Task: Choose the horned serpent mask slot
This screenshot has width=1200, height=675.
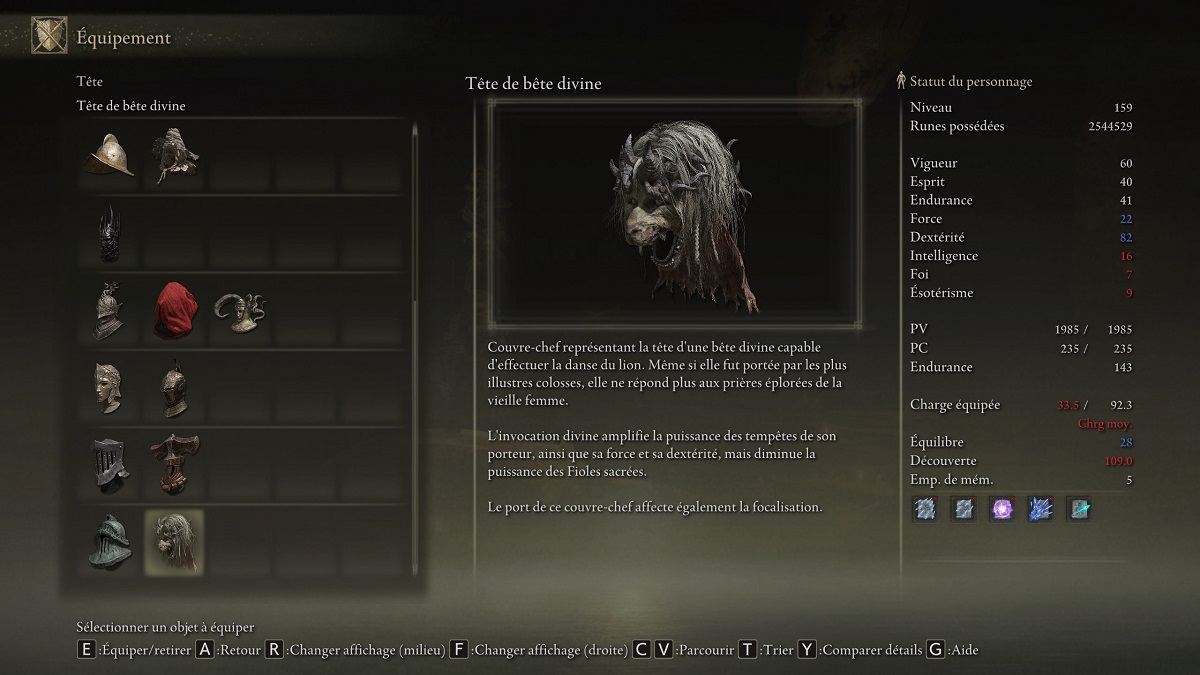Action: point(241,311)
